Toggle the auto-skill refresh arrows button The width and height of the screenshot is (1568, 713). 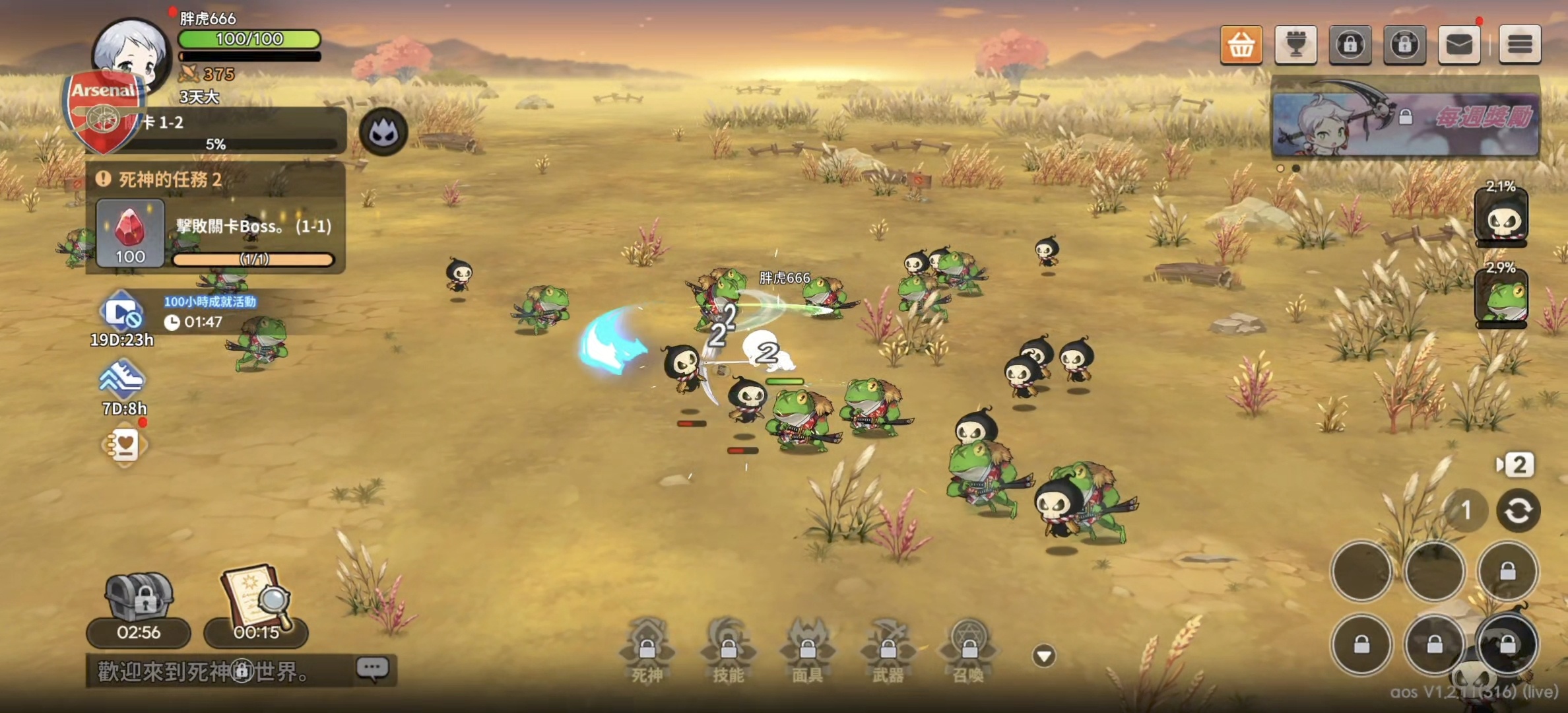click(x=1518, y=510)
